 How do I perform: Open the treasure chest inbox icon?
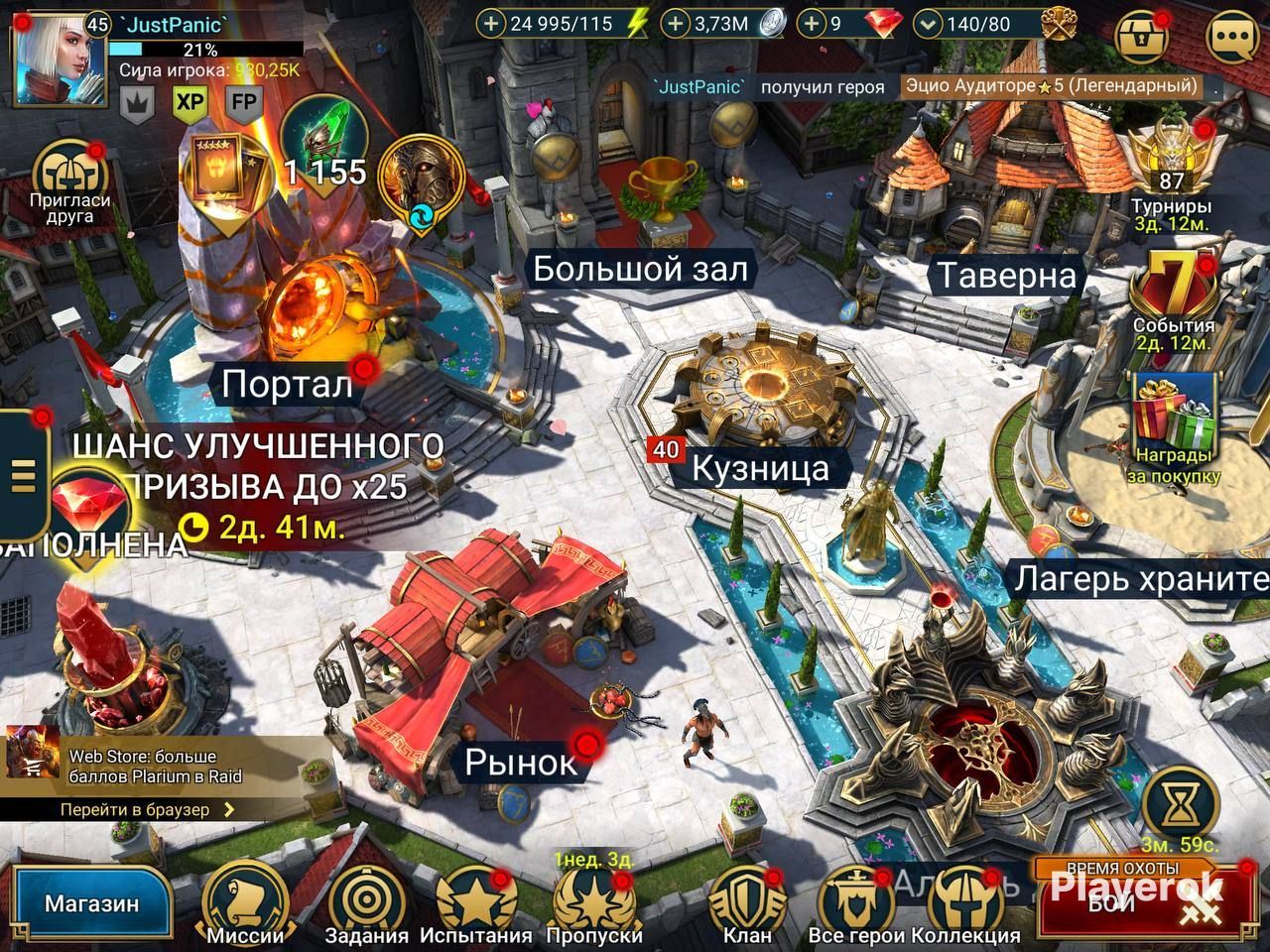1143,38
